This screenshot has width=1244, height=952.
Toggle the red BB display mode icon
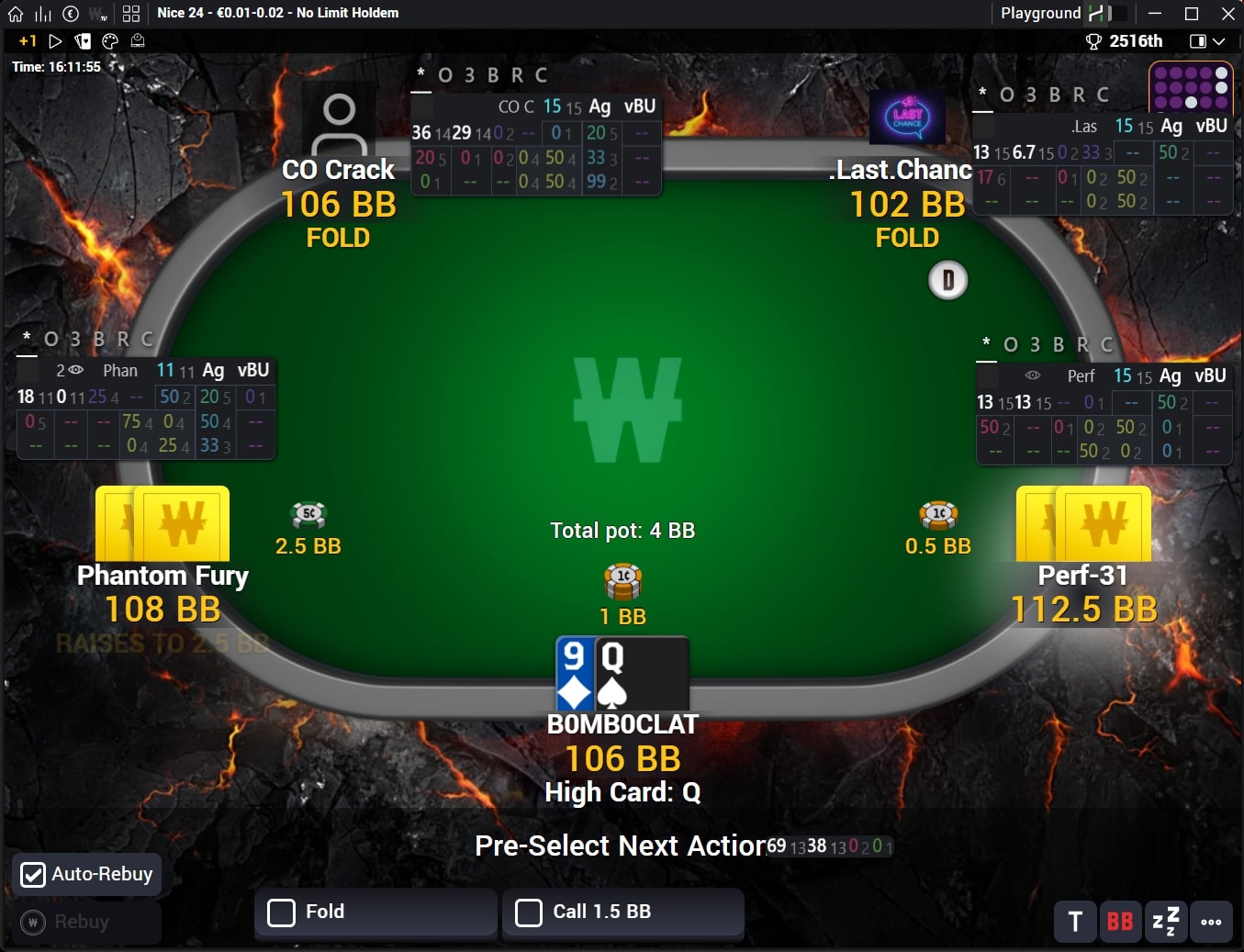(x=1120, y=922)
